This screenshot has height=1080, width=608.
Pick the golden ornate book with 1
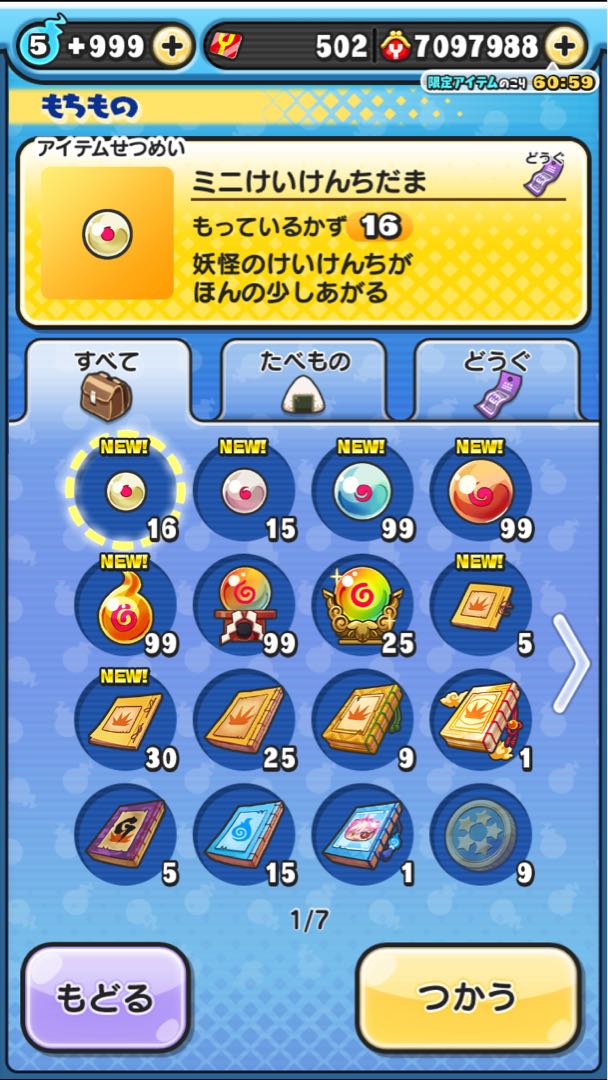coord(480,720)
